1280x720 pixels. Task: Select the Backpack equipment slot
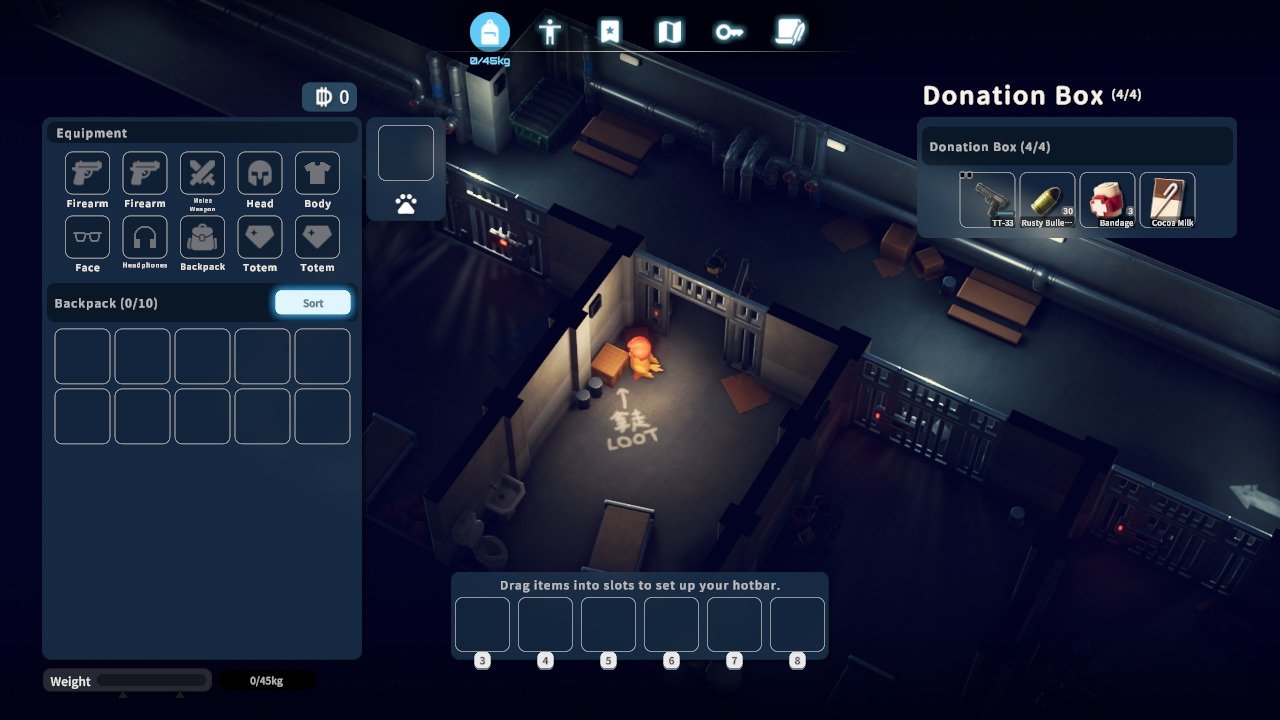point(202,238)
